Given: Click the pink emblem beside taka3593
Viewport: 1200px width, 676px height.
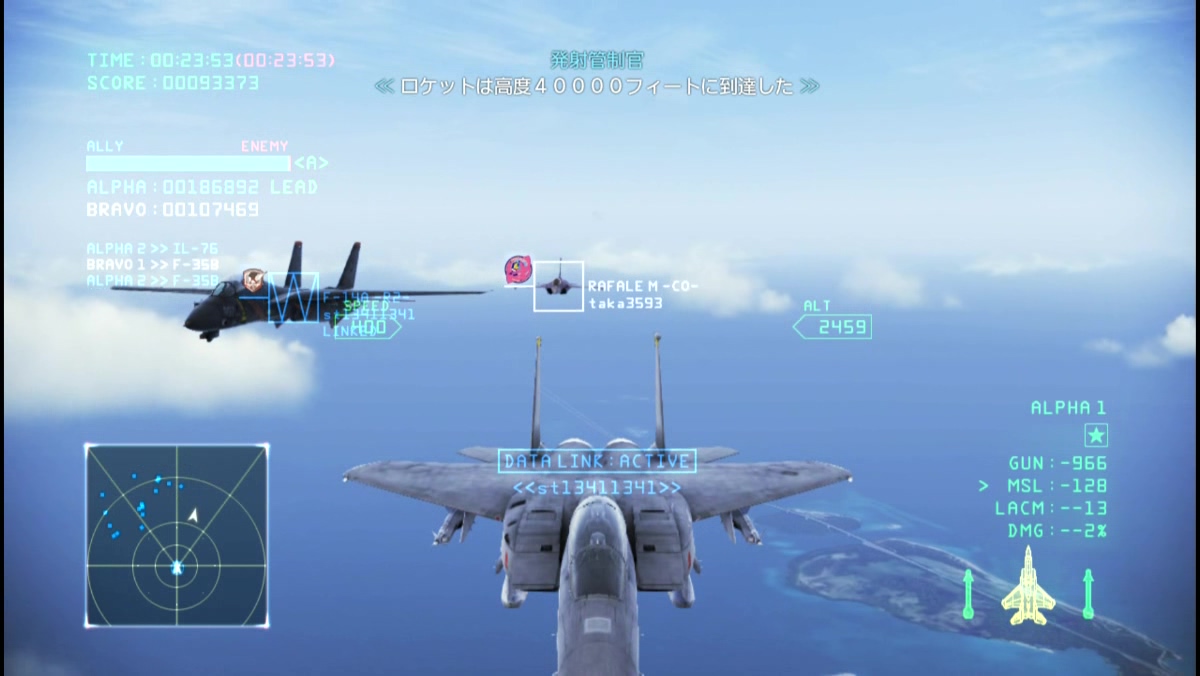Looking at the screenshot, I should point(518,270).
